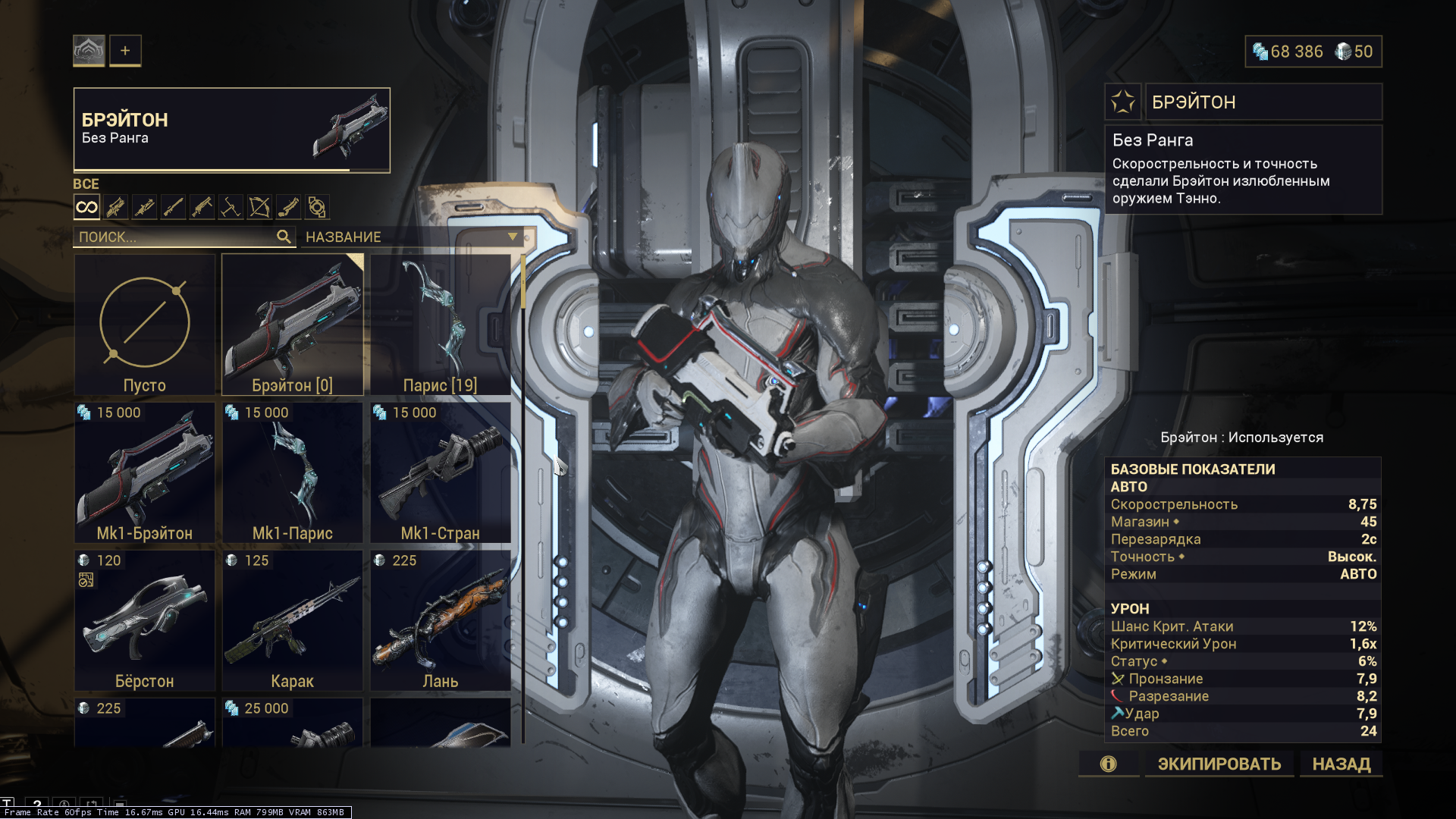Choose the Лань weapon tile

(x=440, y=620)
